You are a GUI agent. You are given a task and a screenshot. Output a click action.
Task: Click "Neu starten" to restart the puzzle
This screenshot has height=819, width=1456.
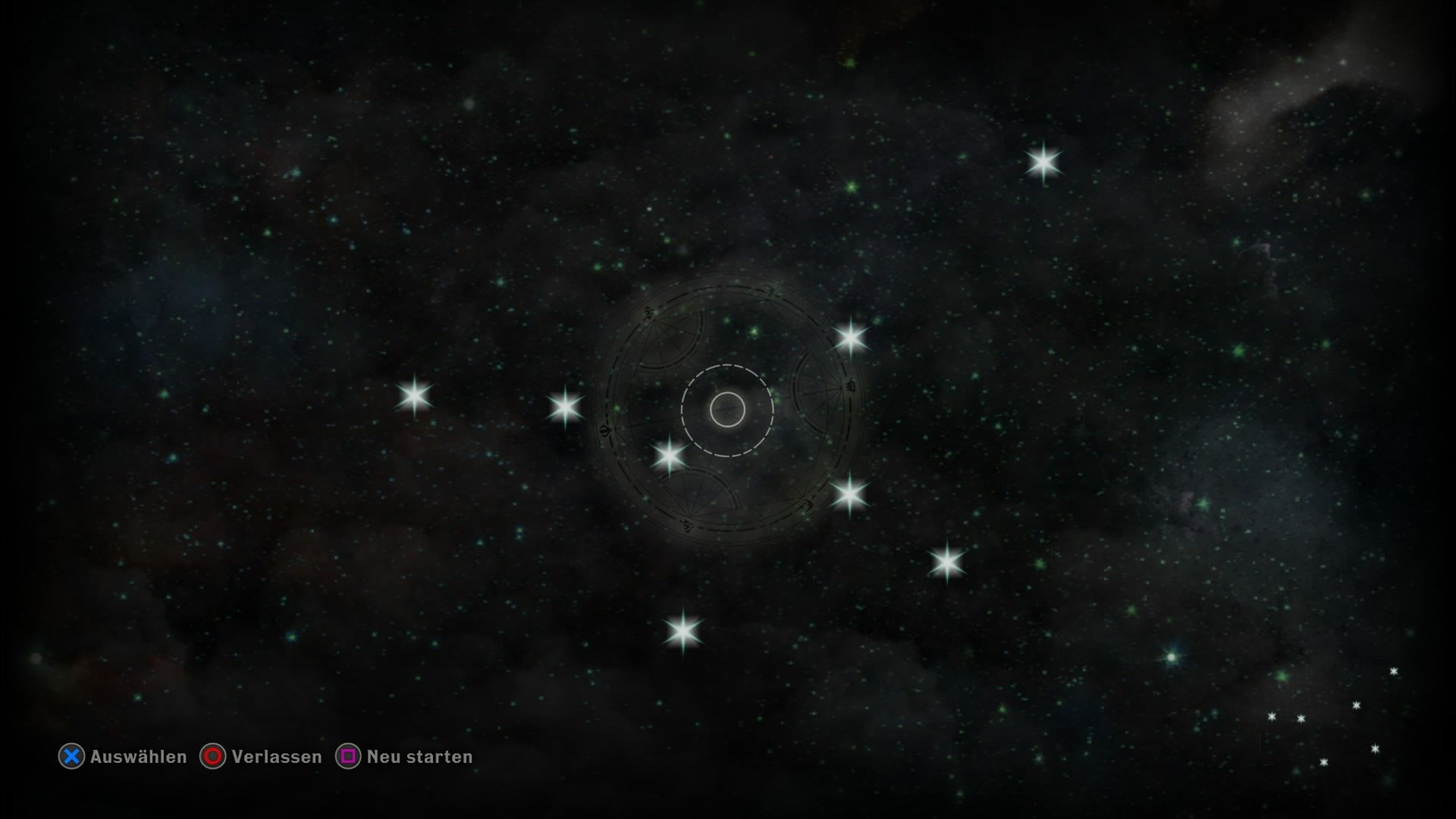pyautogui.click(x=418, y=757)
